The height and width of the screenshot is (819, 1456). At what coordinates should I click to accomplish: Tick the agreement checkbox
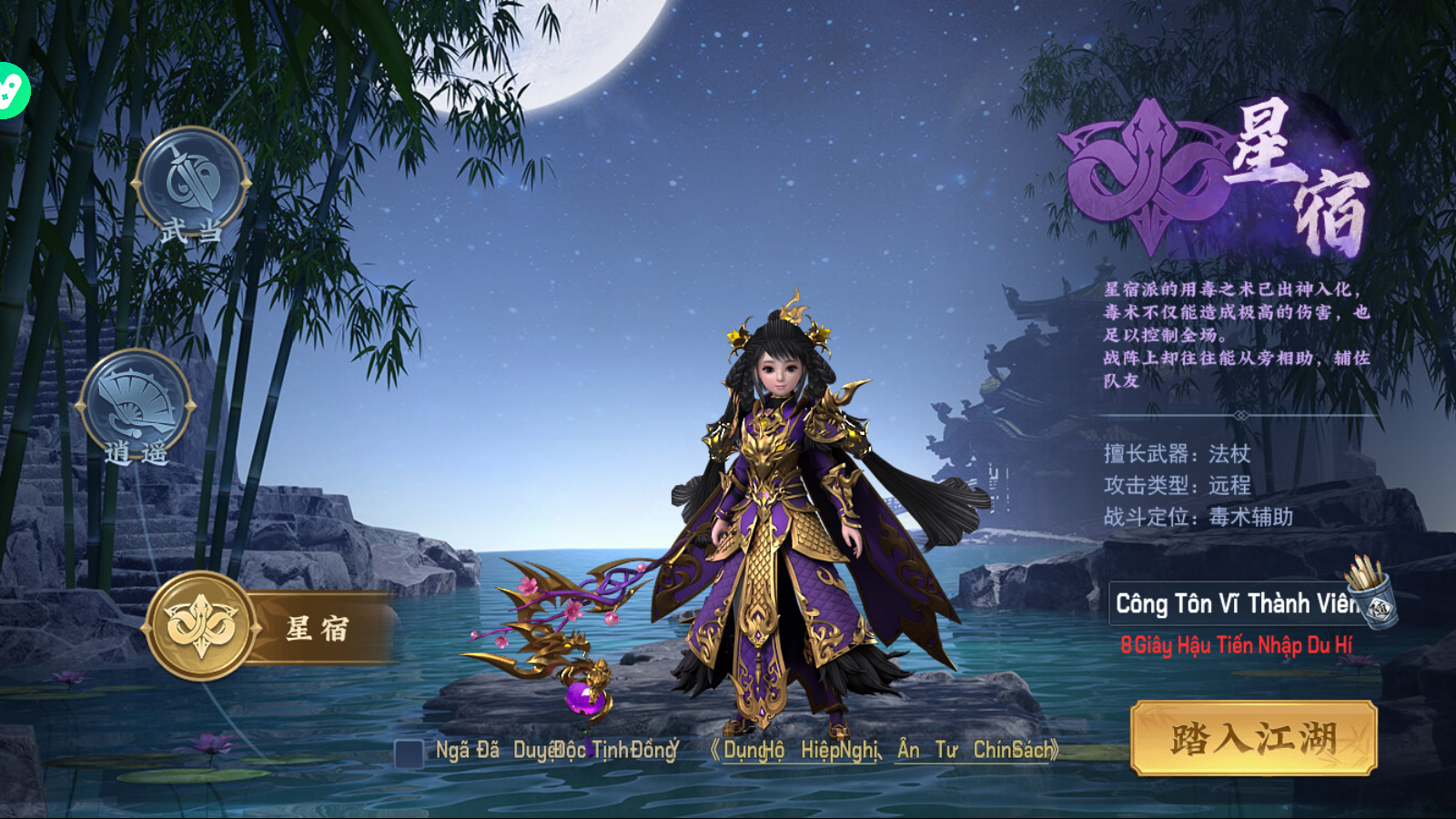point(409,753)
